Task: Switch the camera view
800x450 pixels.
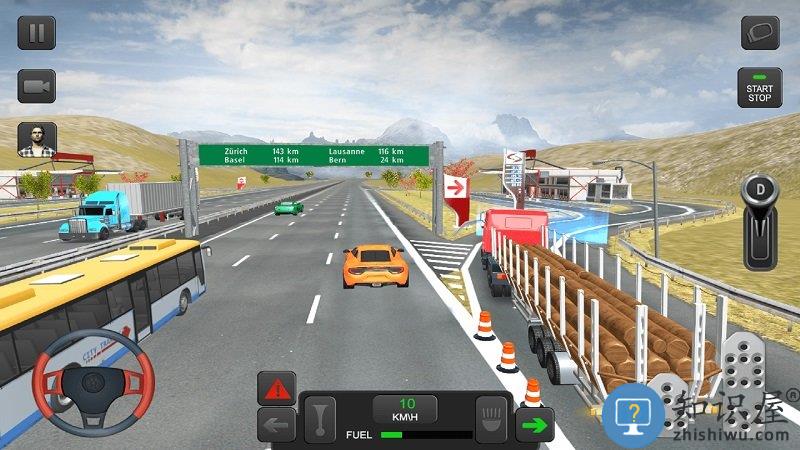Action: pyautogui.click(x=36, y=86)
